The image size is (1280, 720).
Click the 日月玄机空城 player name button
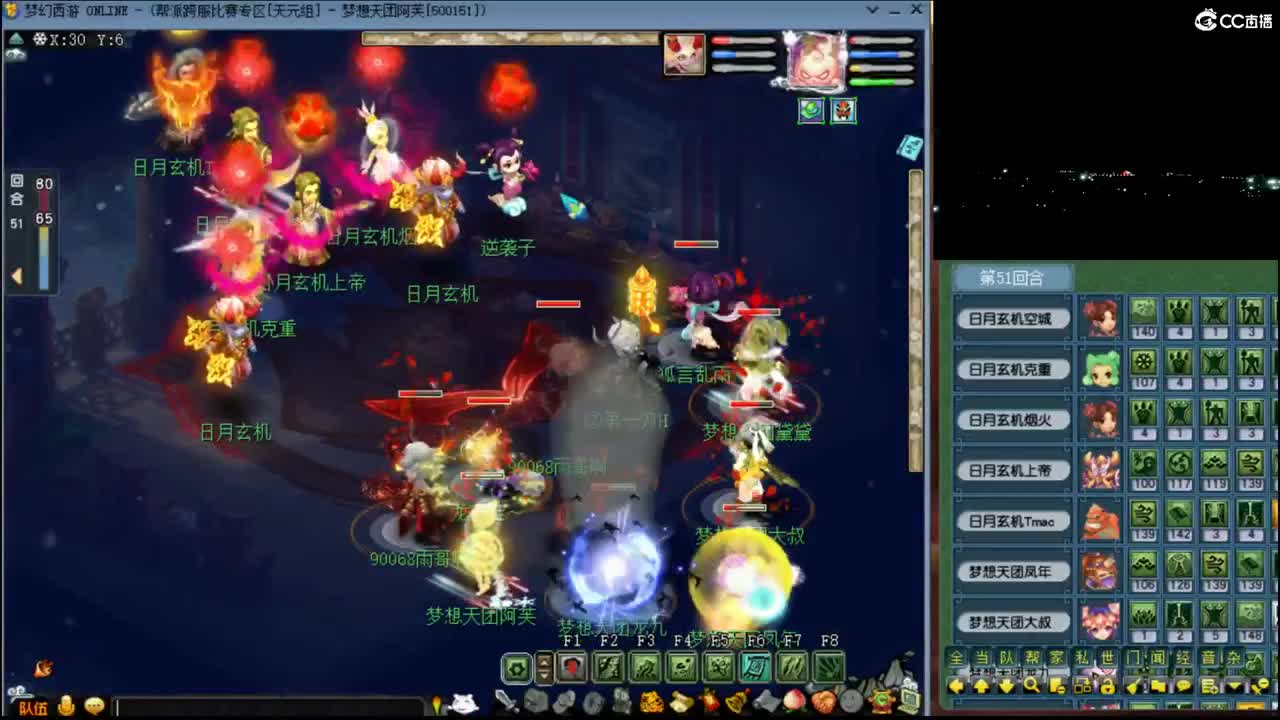point(1012,317)
